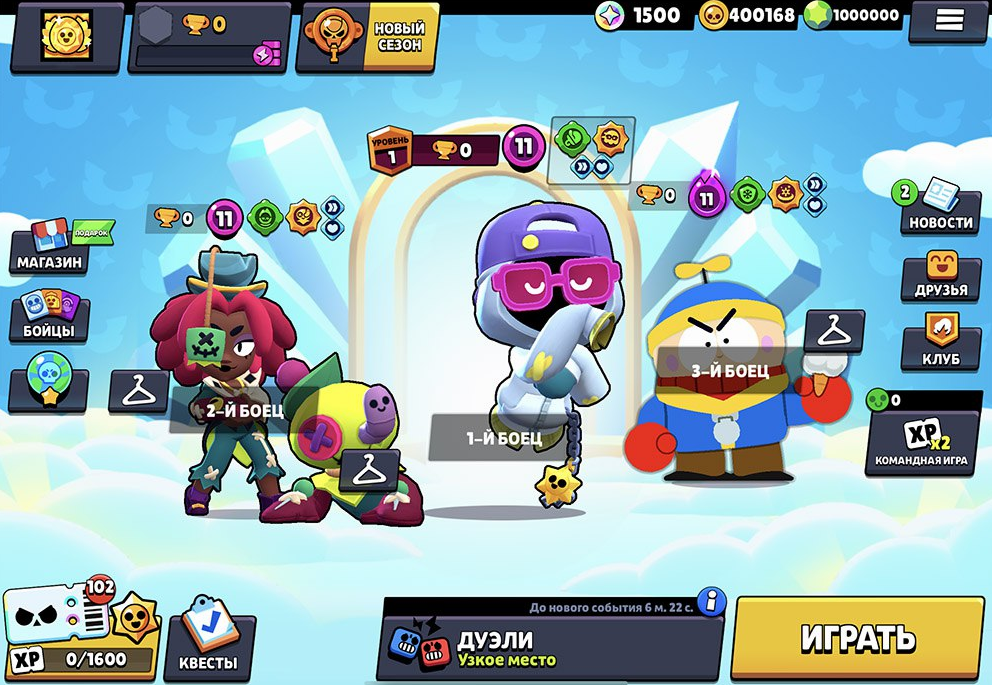992x685 pixels.
Task: Open the player profile icon
Action: pyautogui.click(x=67, y=36)
